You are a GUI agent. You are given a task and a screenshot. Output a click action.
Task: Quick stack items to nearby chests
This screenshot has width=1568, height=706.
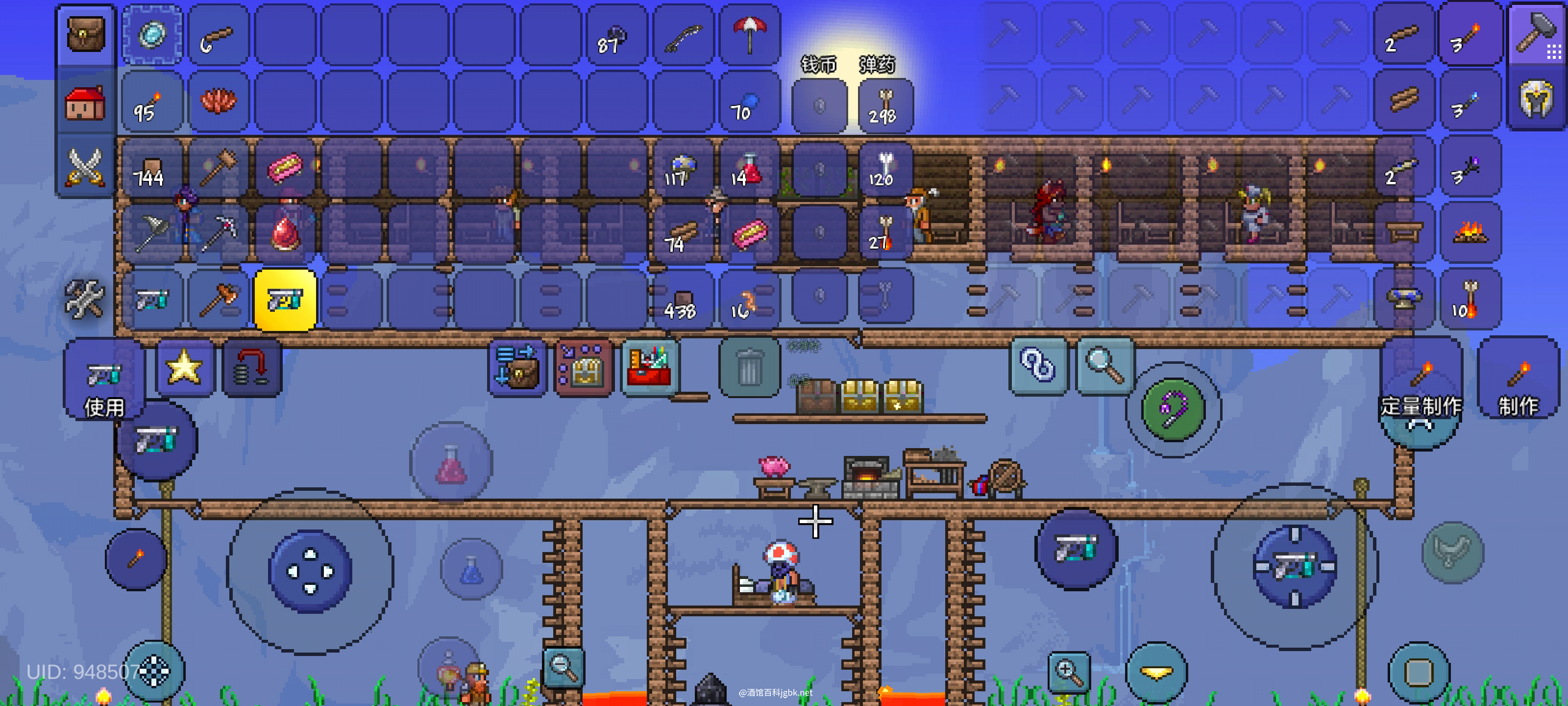(x=517, y=367)
